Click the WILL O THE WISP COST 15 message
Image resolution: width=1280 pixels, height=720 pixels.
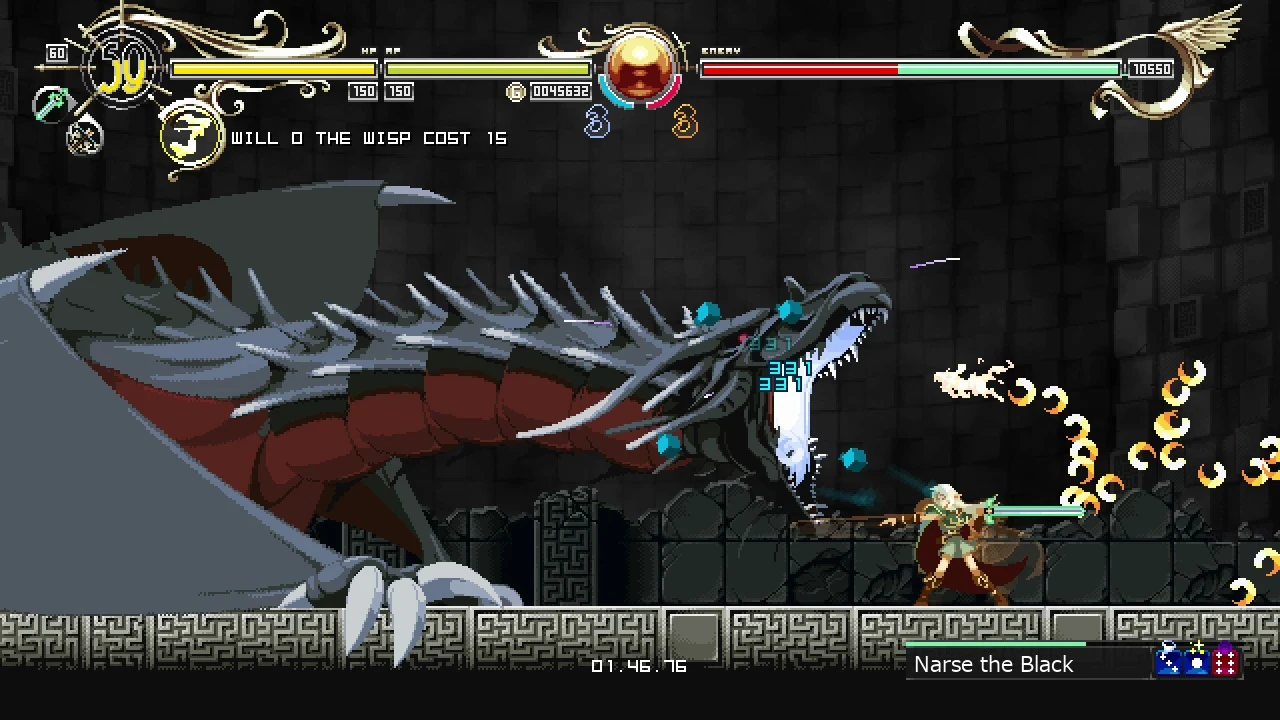[x=367, y=138]
